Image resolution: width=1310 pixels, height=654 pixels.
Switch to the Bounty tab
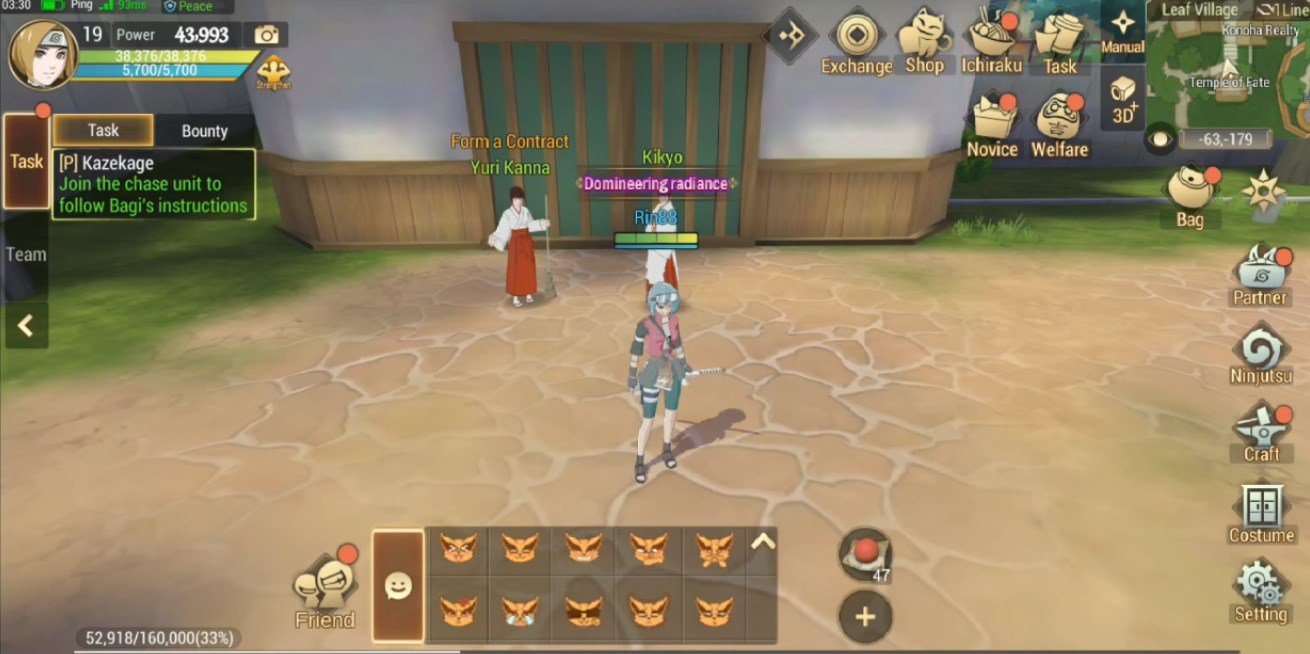pyautogui.click(x=204, y=131)
